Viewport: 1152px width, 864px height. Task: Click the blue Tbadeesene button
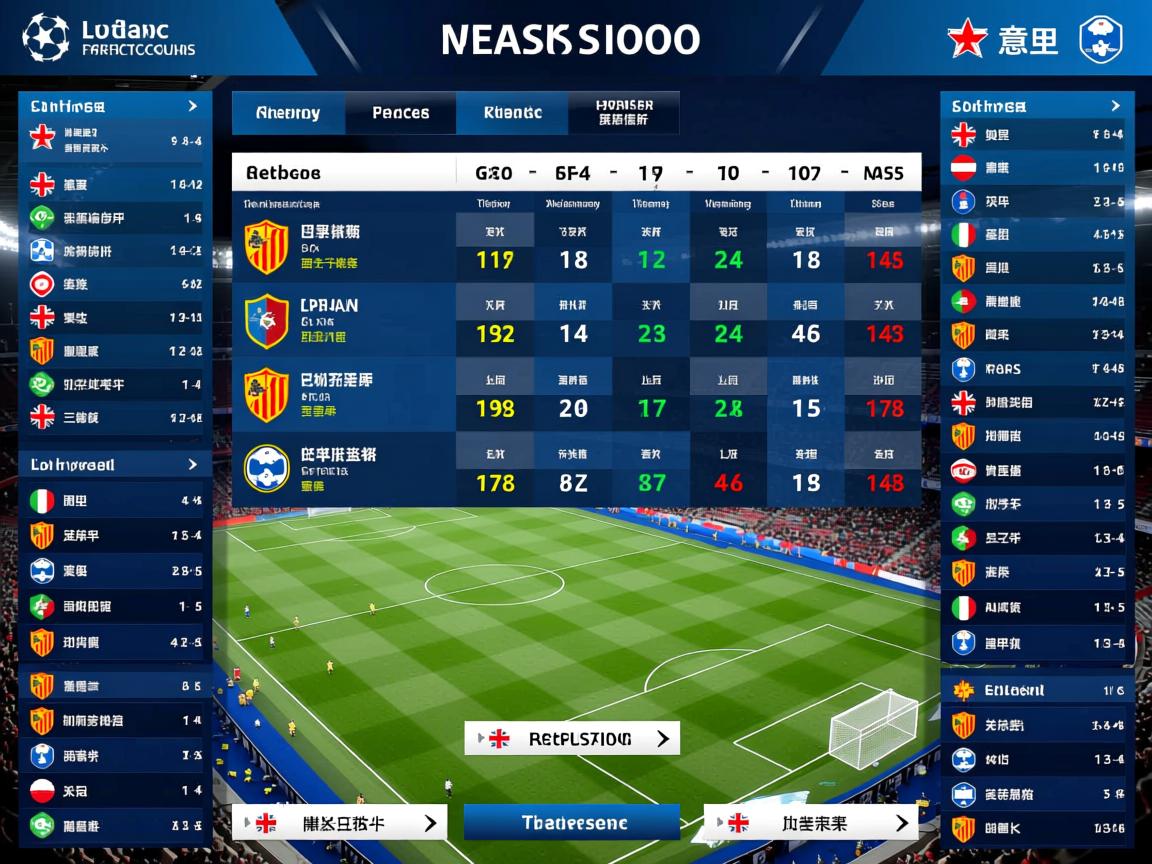click(x=572, y=823)
